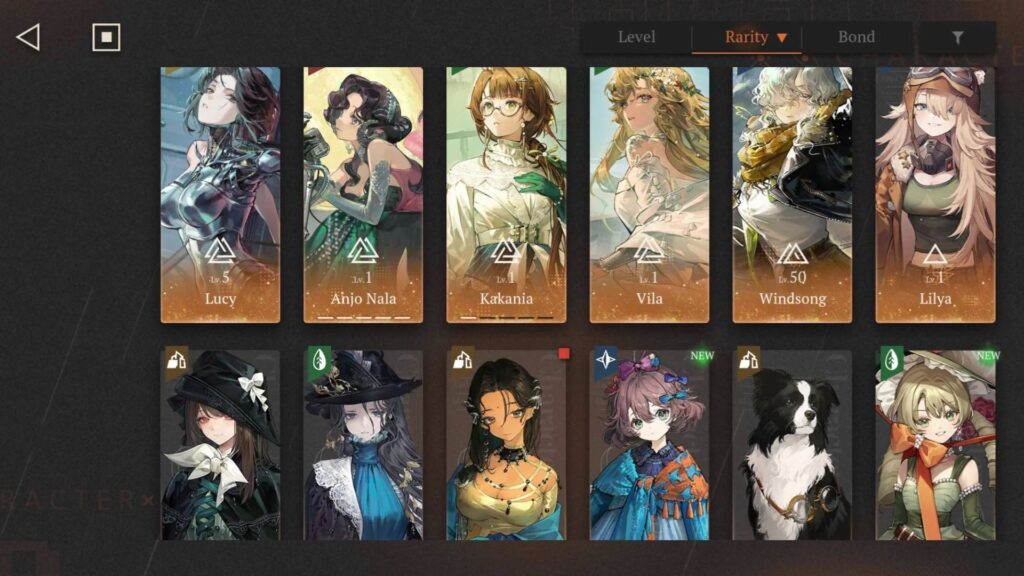Pick Windsong's level 50 card

click(x=792, y=195)
